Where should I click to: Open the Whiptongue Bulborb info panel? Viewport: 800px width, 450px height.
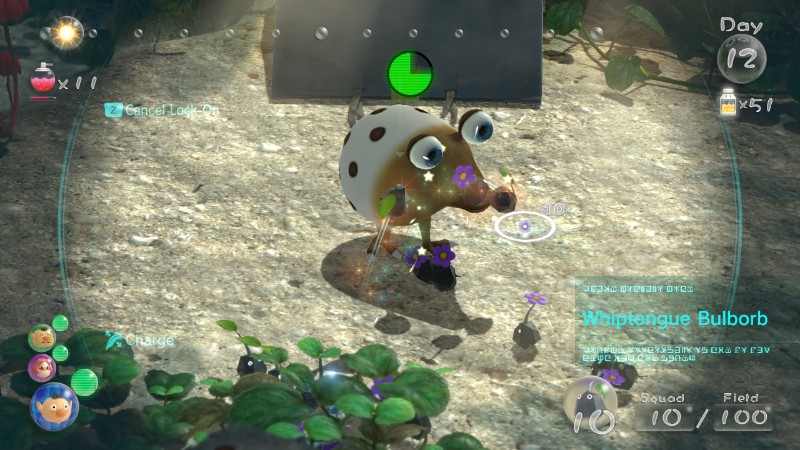pos(676,320)
